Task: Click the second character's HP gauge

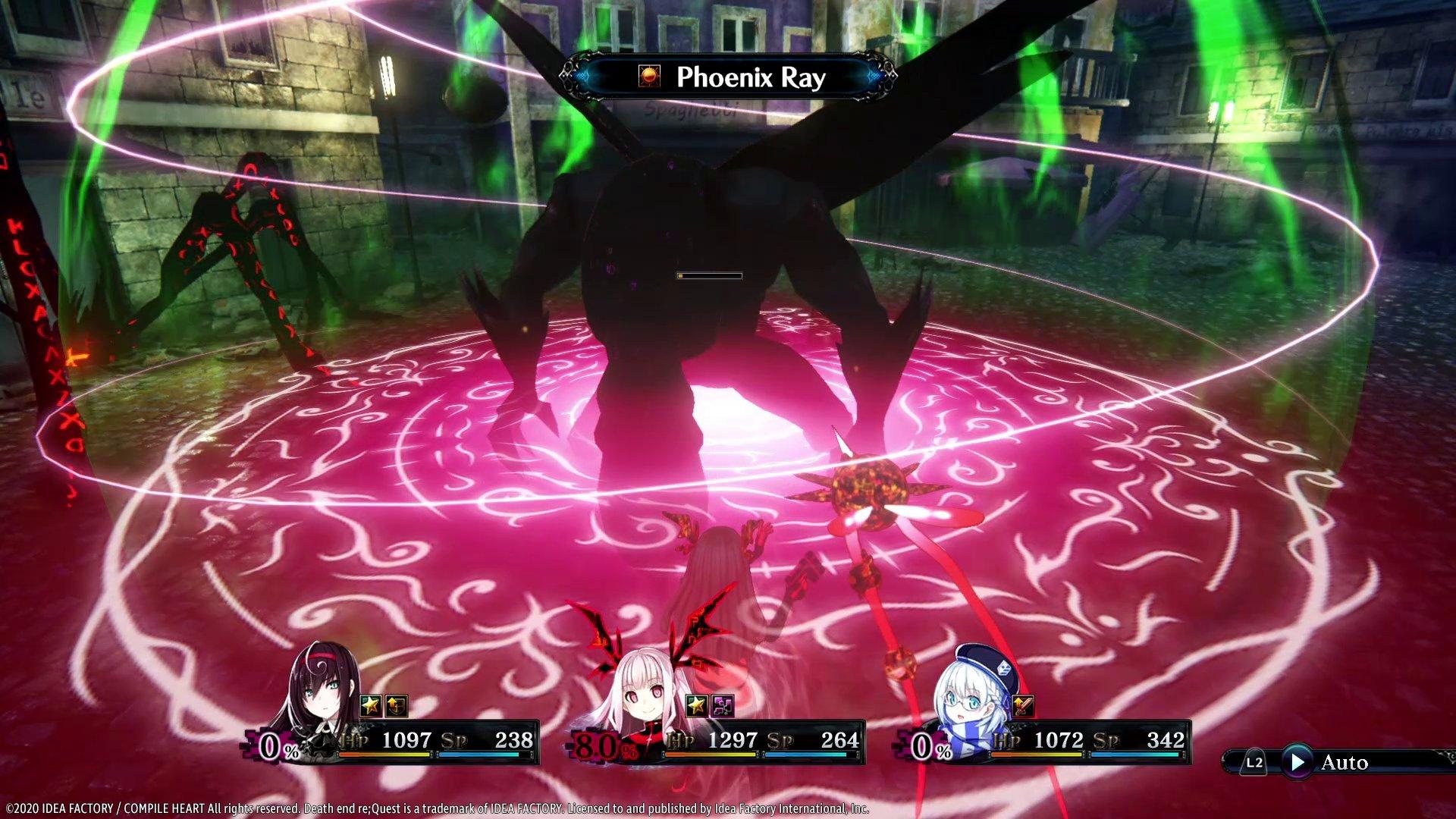Action: (x=711, y=754)
